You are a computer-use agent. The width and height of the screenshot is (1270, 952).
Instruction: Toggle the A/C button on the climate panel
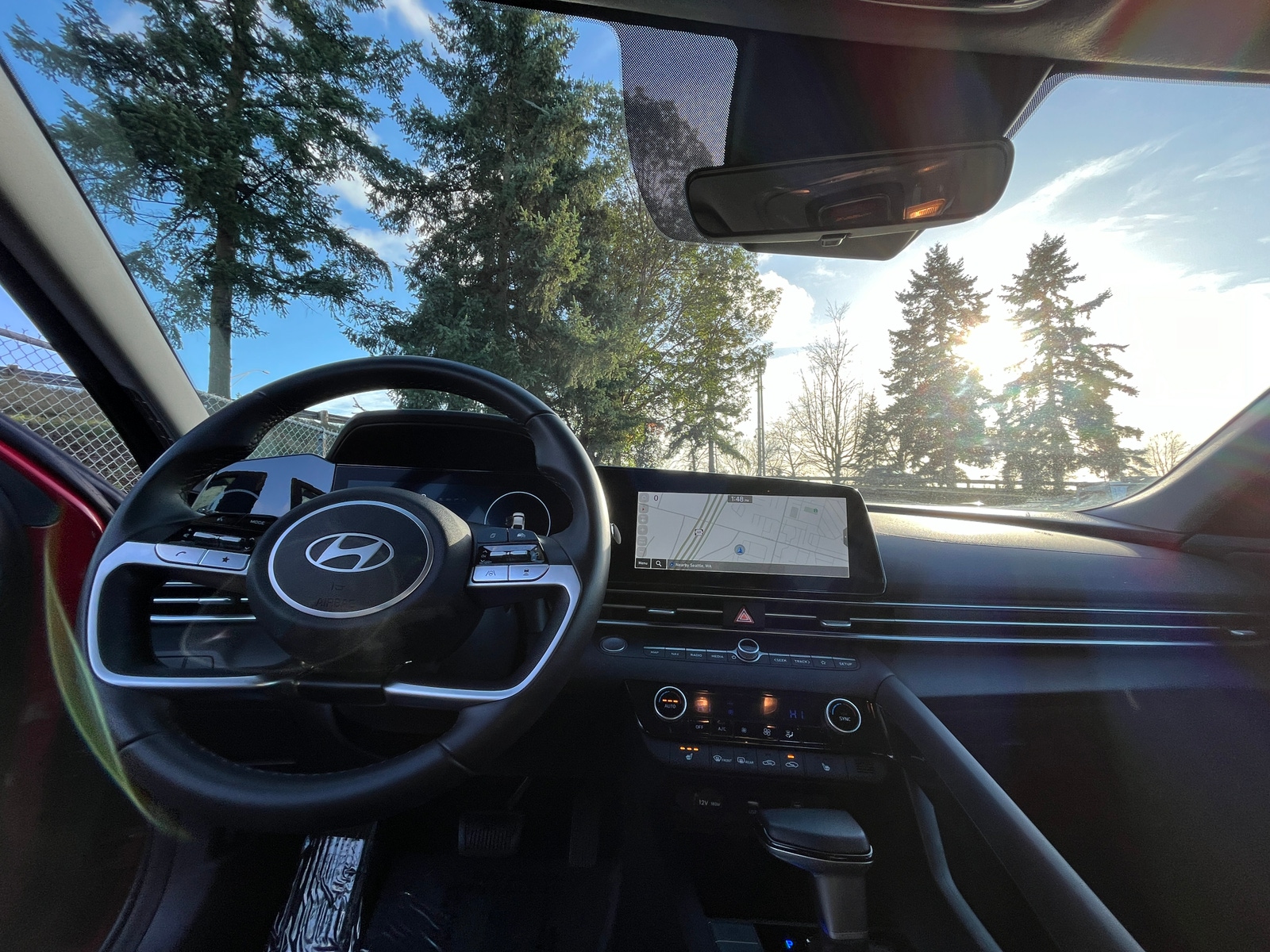(x=722, y=728)
